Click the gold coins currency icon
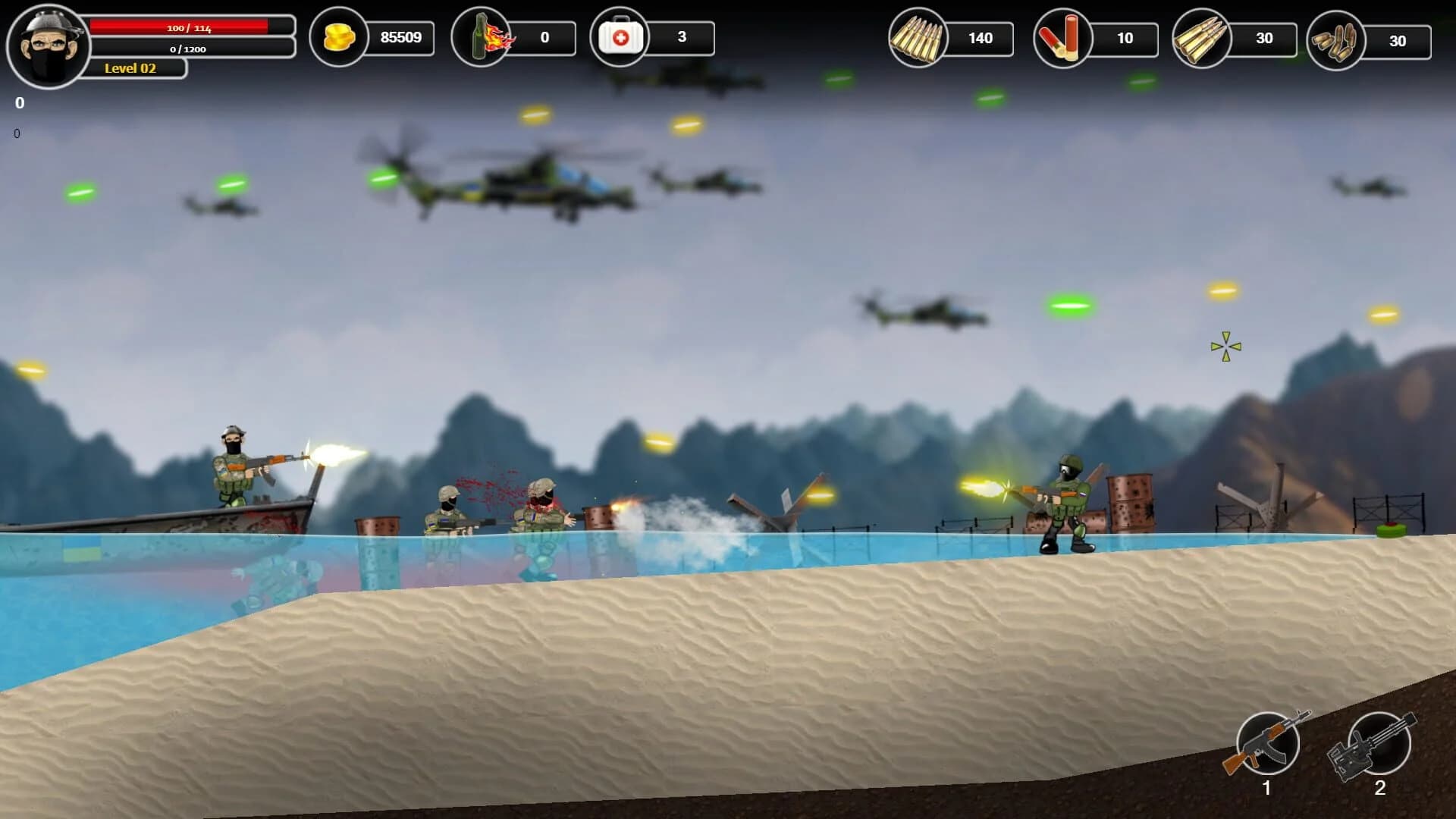1456x819 pixels. 340,36
